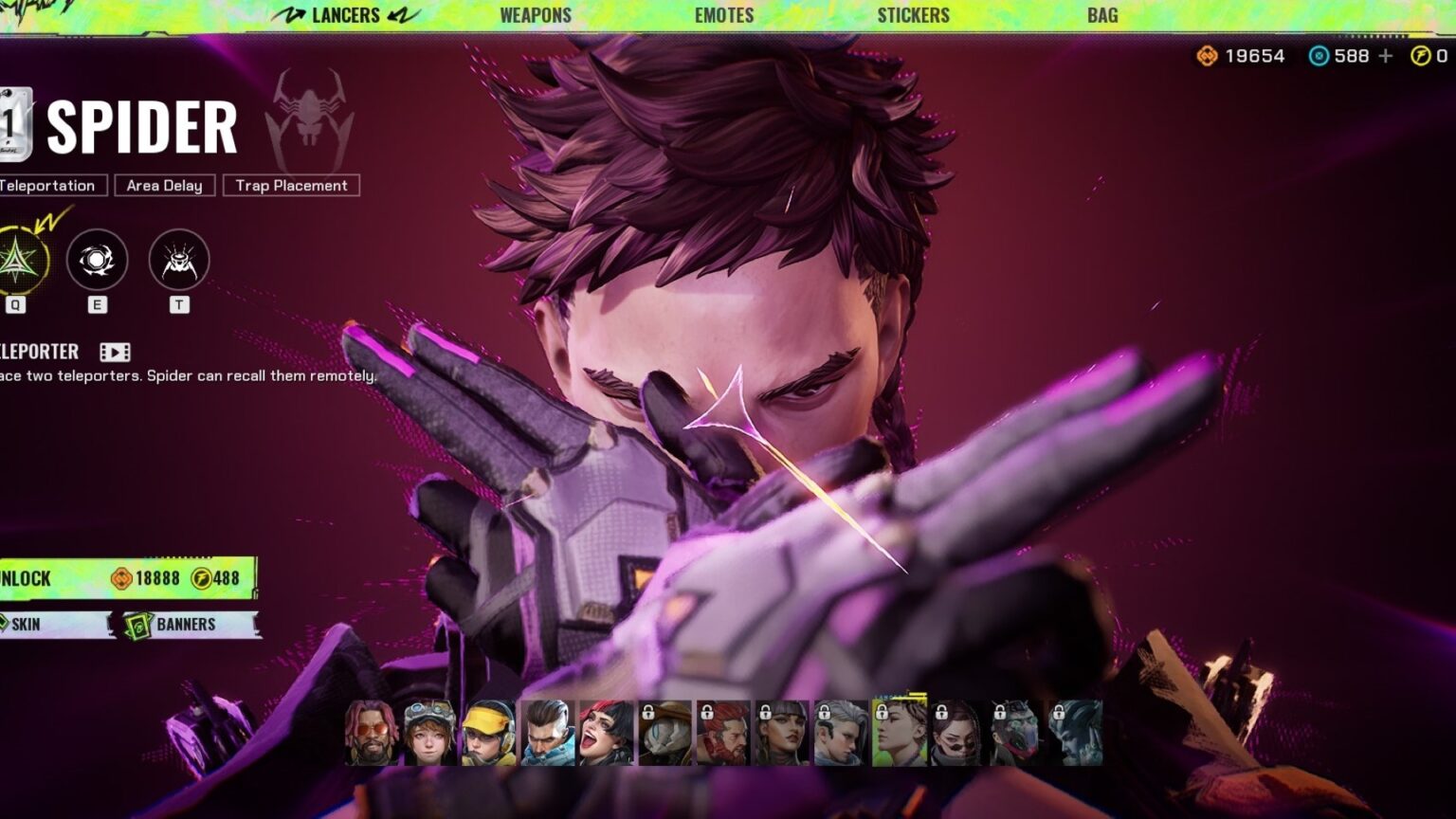Select the green Teleporter ability icon
Image resolution: width=1456 pixels, height=819 pixels.
[x=18, y=260]
